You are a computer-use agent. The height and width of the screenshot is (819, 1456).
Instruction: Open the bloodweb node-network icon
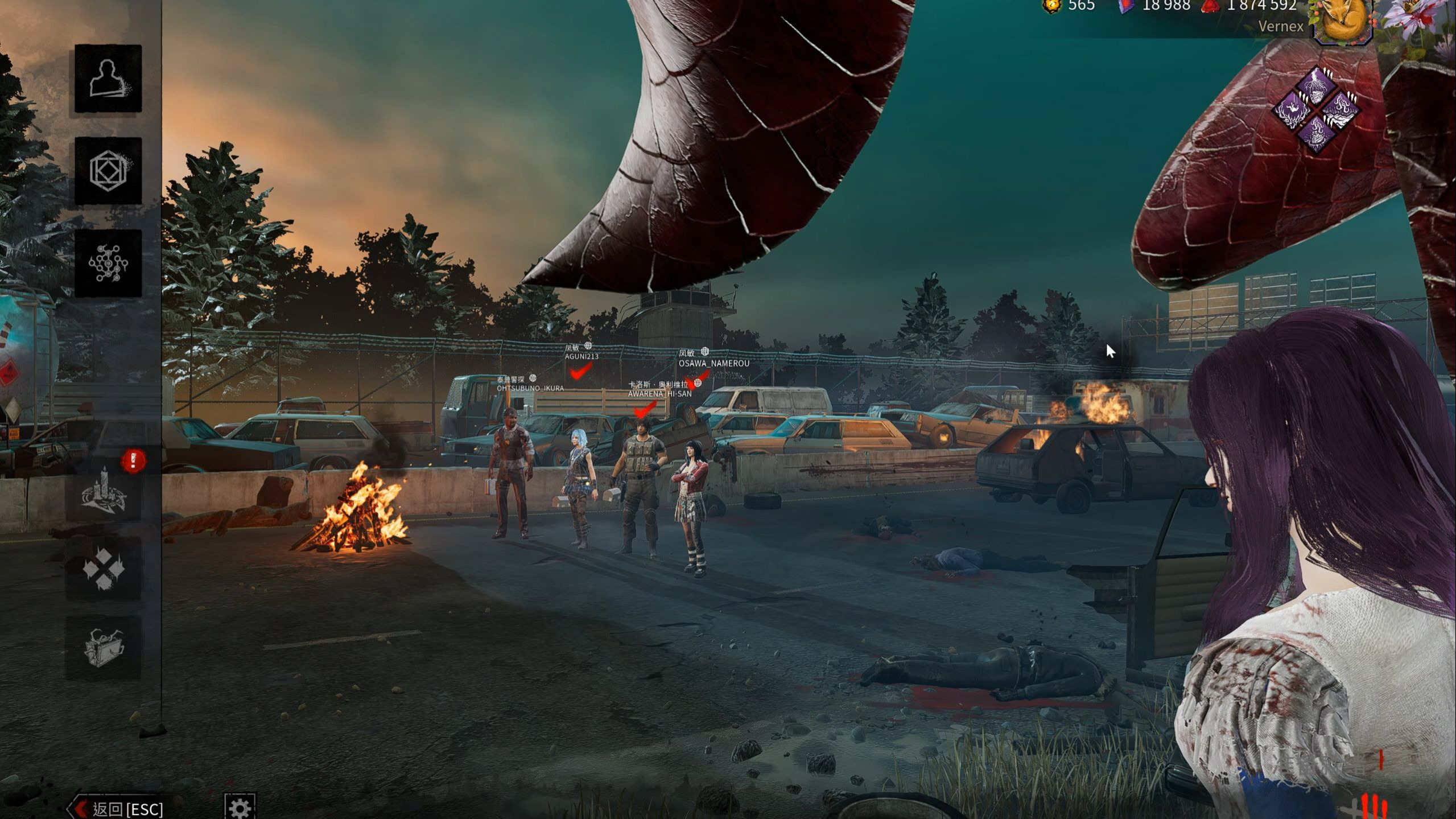[x=108, y=263]
